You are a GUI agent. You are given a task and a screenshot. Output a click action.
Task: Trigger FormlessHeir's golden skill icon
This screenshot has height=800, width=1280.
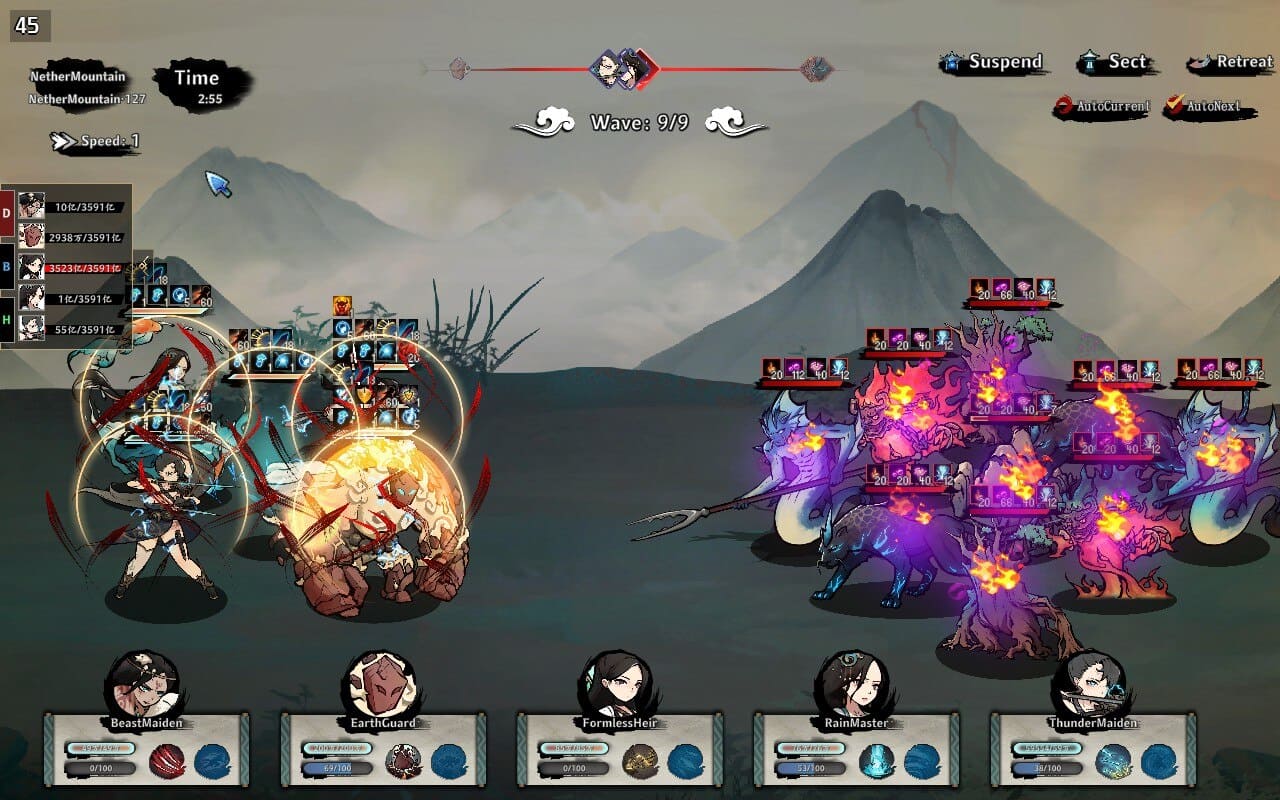coord(640,761)
